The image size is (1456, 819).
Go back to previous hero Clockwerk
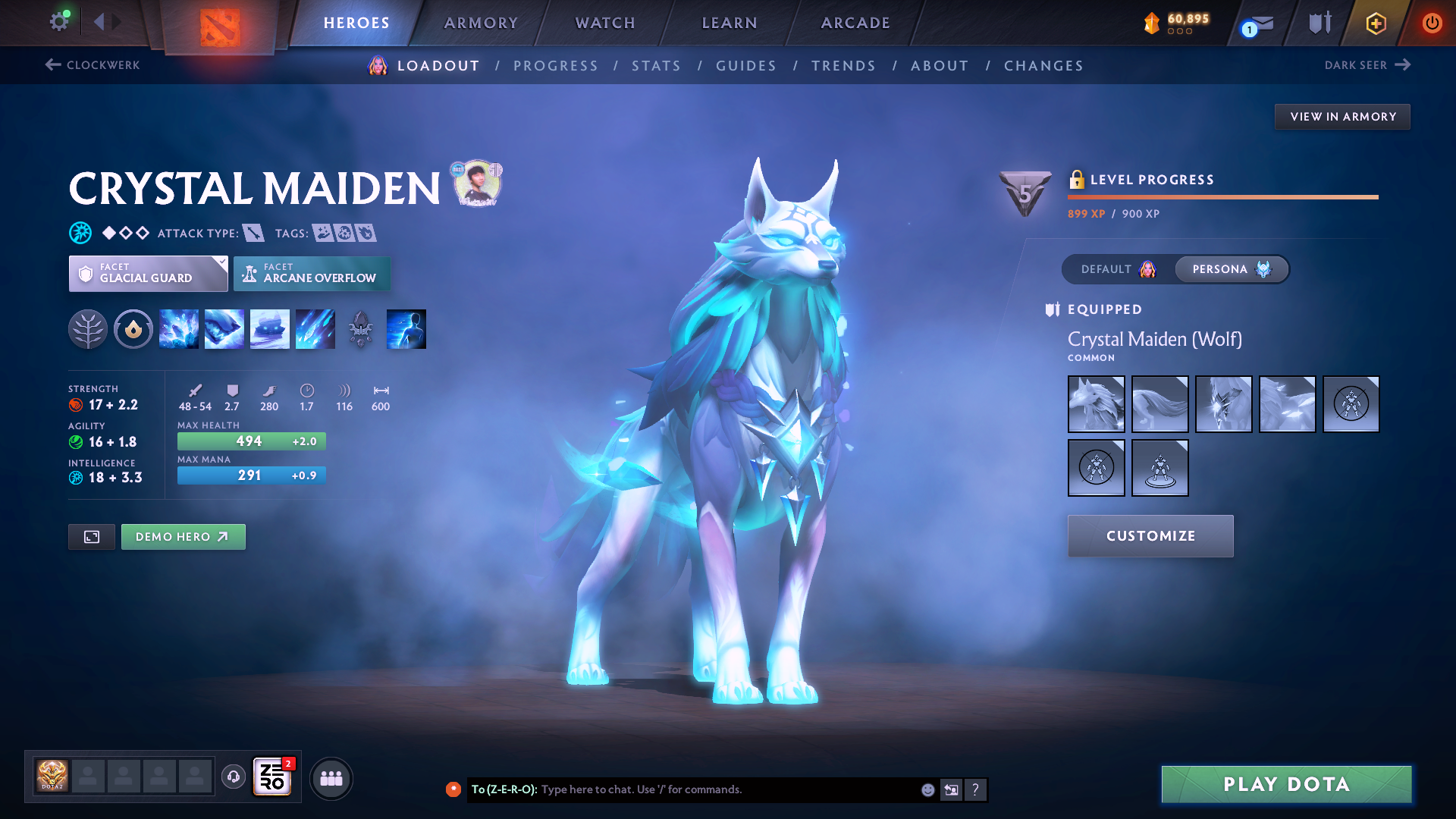tap(93, 65)
